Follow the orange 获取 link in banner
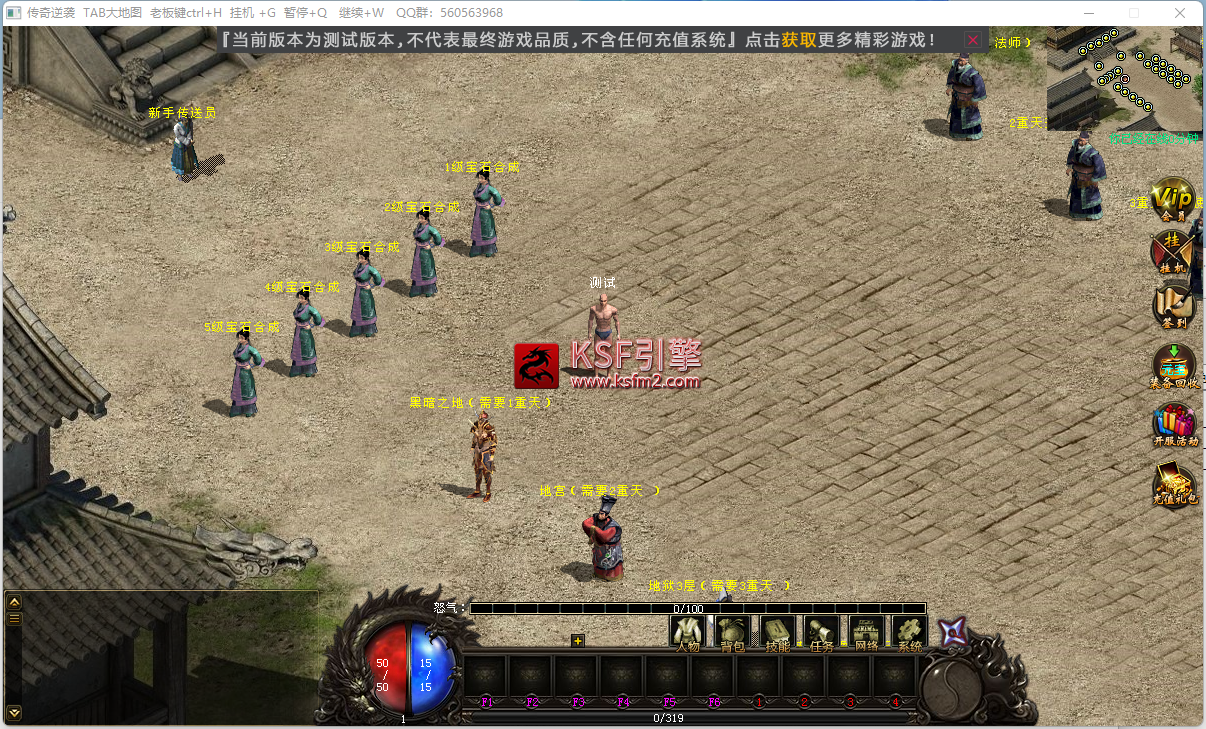Screen dimensions: 1206x729 [799, 40]
